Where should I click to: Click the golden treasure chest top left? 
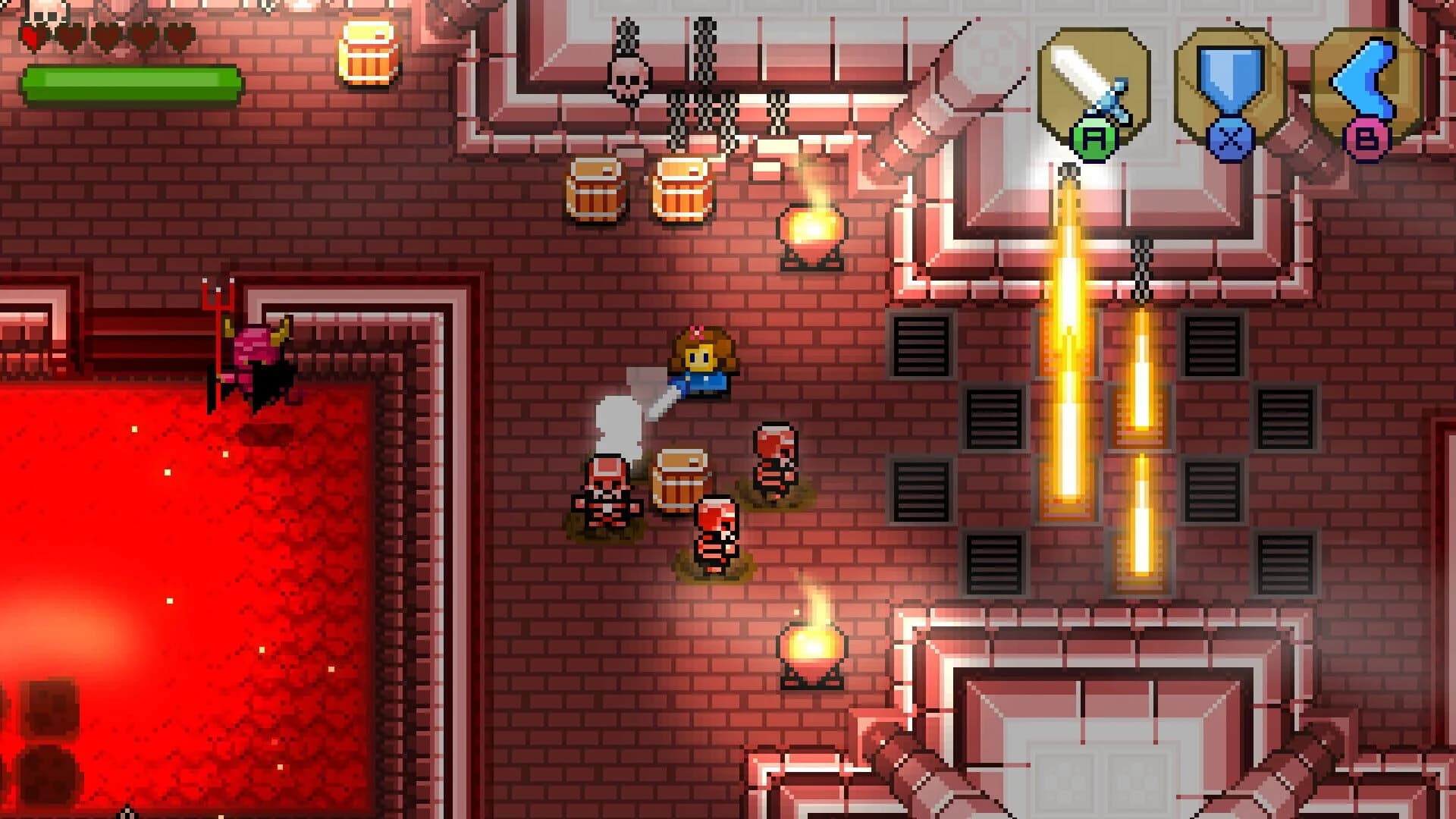(366, 55)
